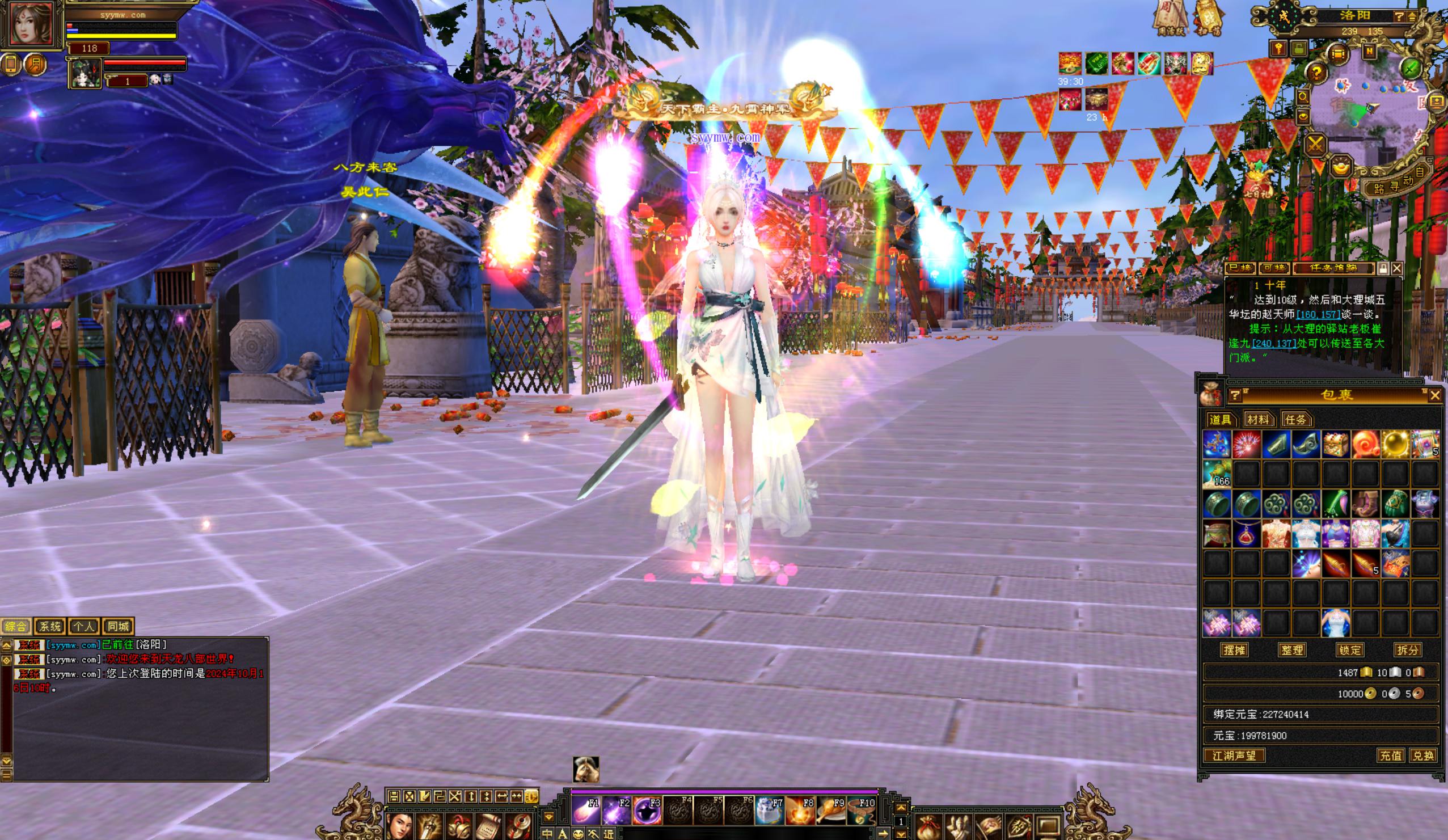Select the red gem necklace item
Viewport: 1448px width, 840px height.
point(1246,534)
